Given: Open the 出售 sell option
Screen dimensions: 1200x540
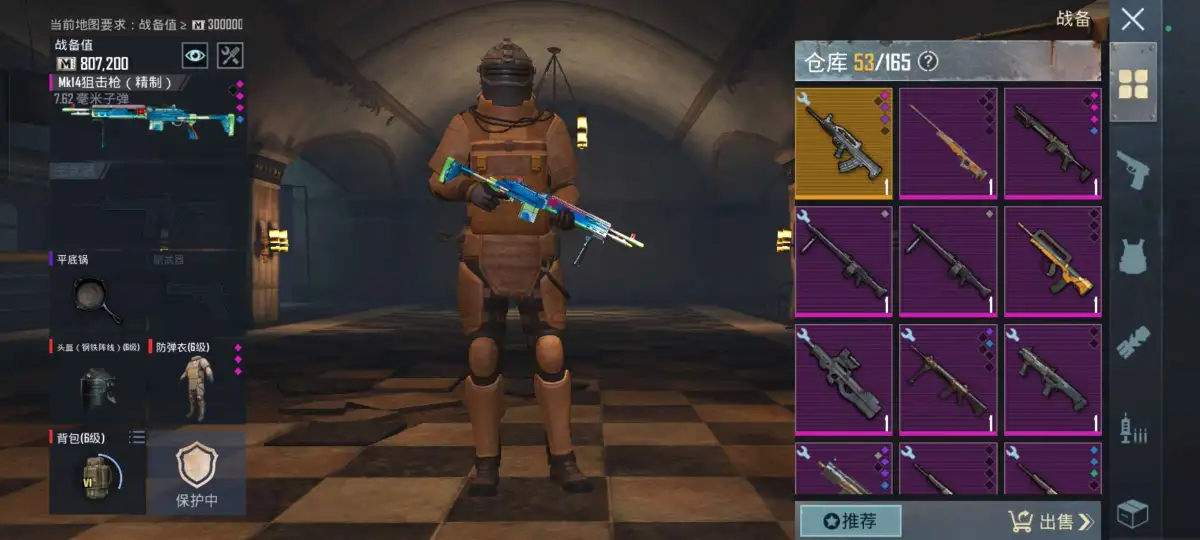Looking at the screenshot, I should (1053, 521).
